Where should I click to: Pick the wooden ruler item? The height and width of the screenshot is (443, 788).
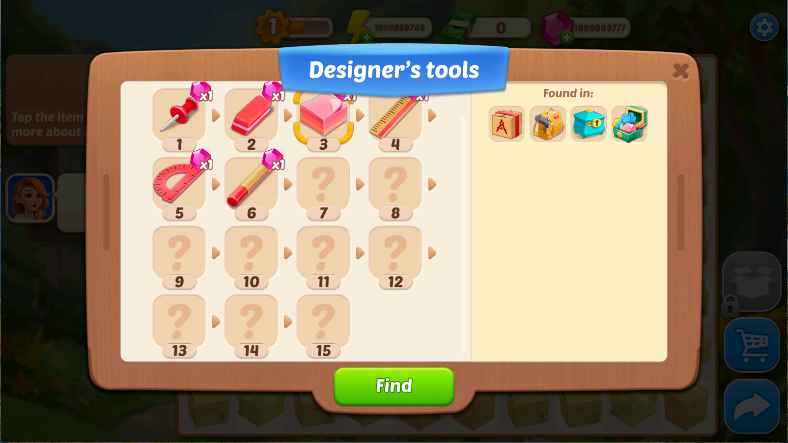[395, 115]
